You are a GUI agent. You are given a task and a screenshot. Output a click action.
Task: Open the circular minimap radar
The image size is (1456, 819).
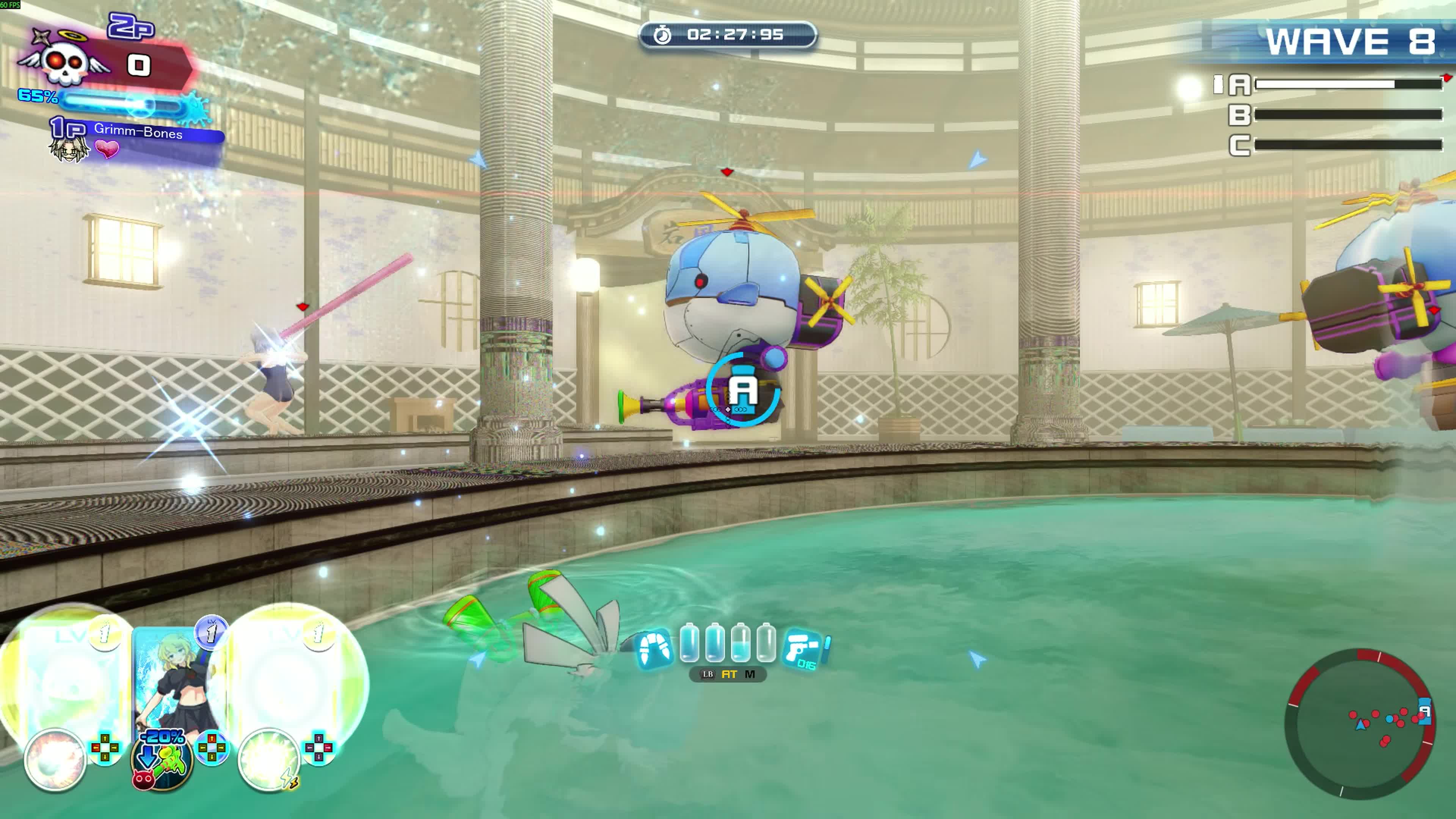point(1359,723)
